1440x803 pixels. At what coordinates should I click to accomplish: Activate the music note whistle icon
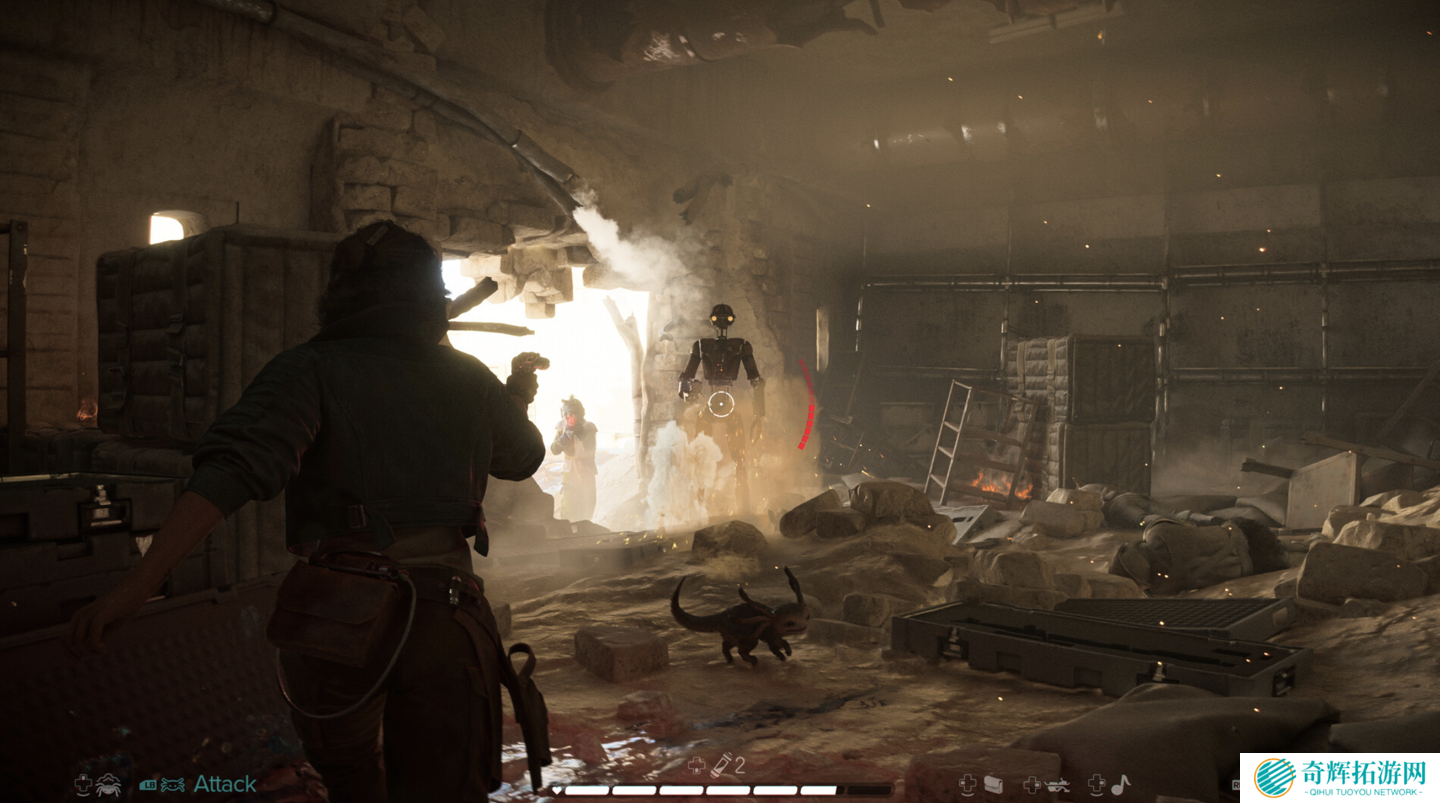1121,785
